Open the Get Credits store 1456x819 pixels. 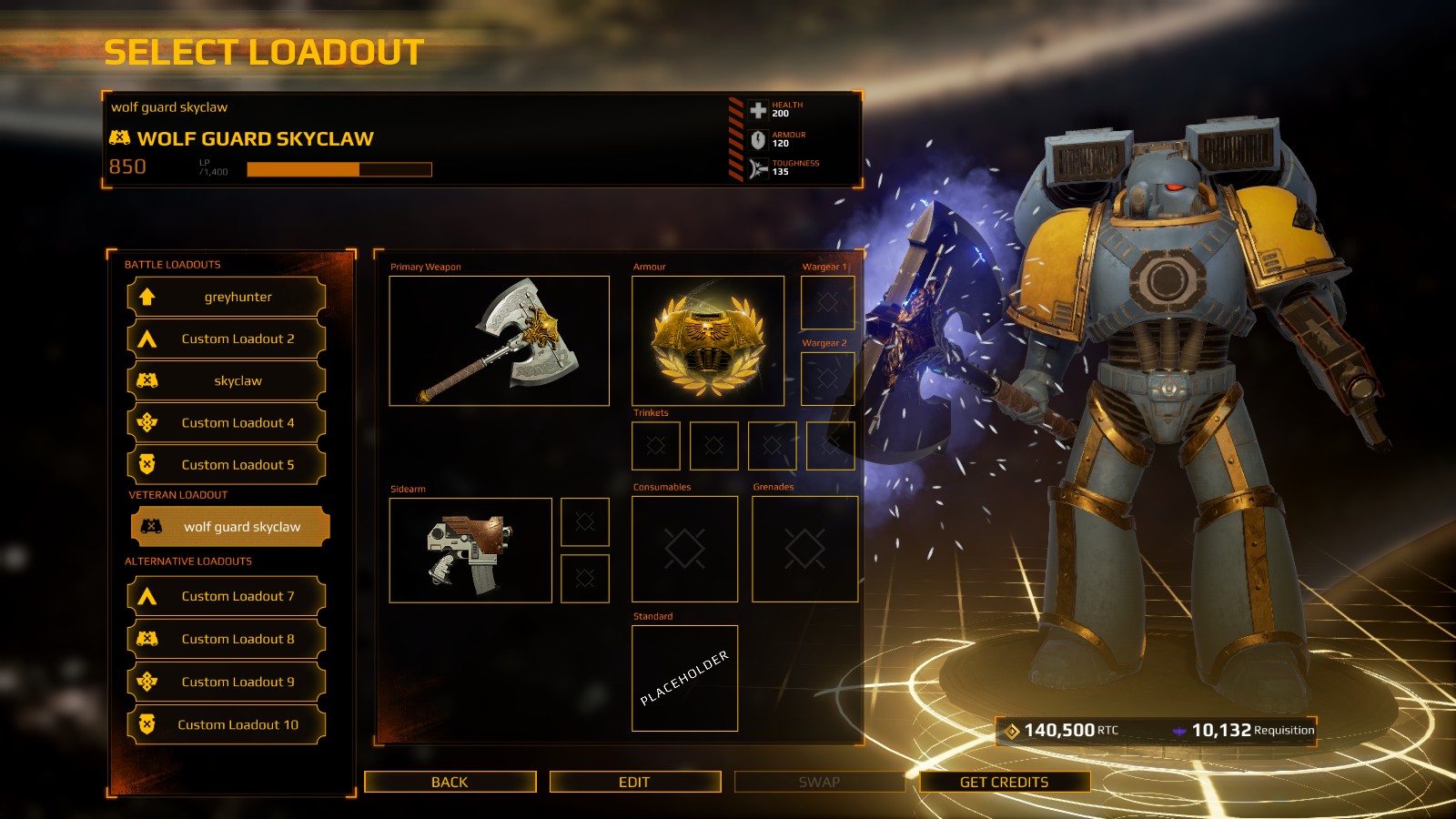pos(1004,782)
